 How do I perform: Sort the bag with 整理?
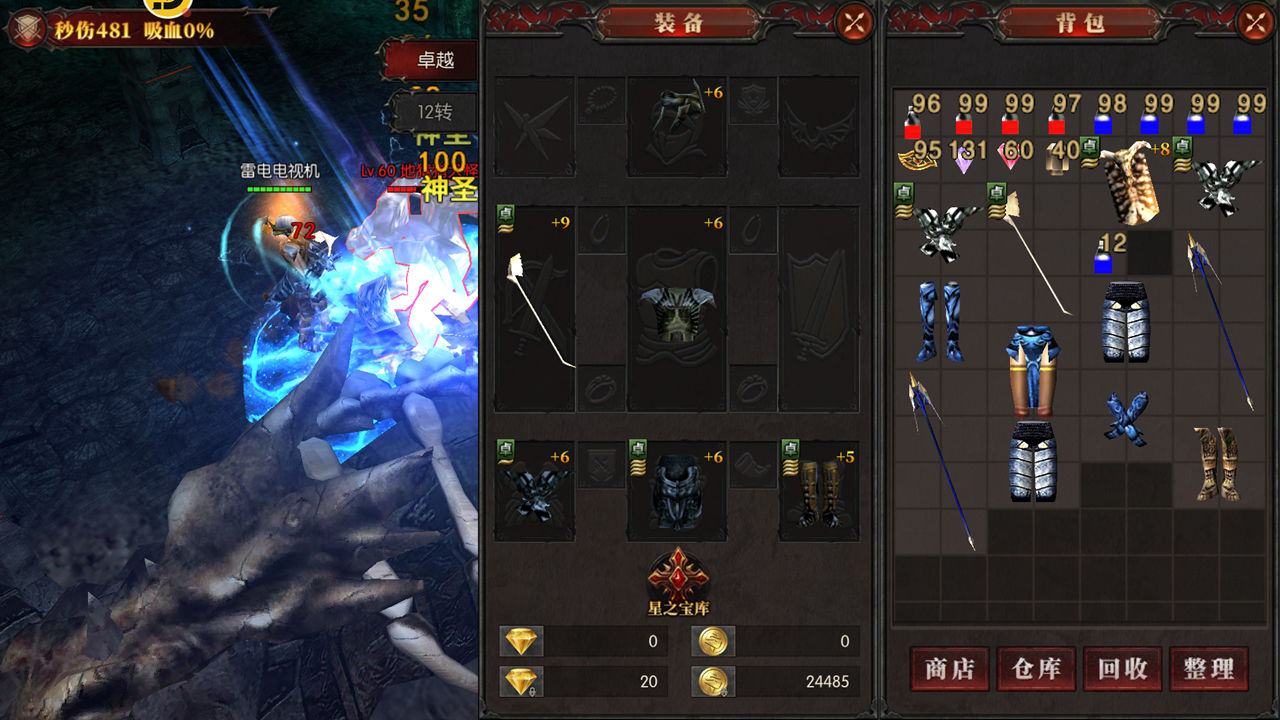click(x=1208, y=668)
